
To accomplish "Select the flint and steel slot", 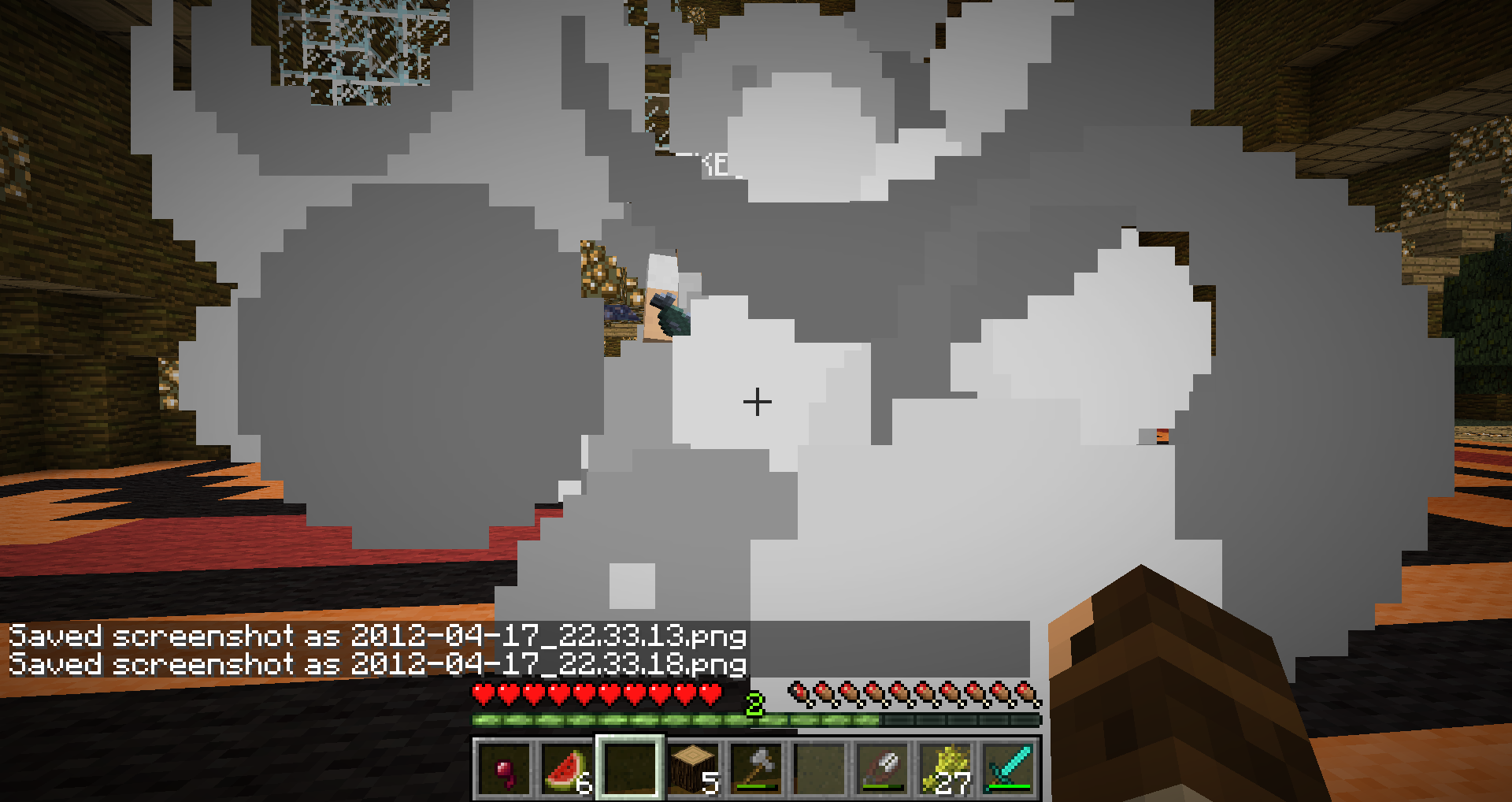I will [882, 768].
